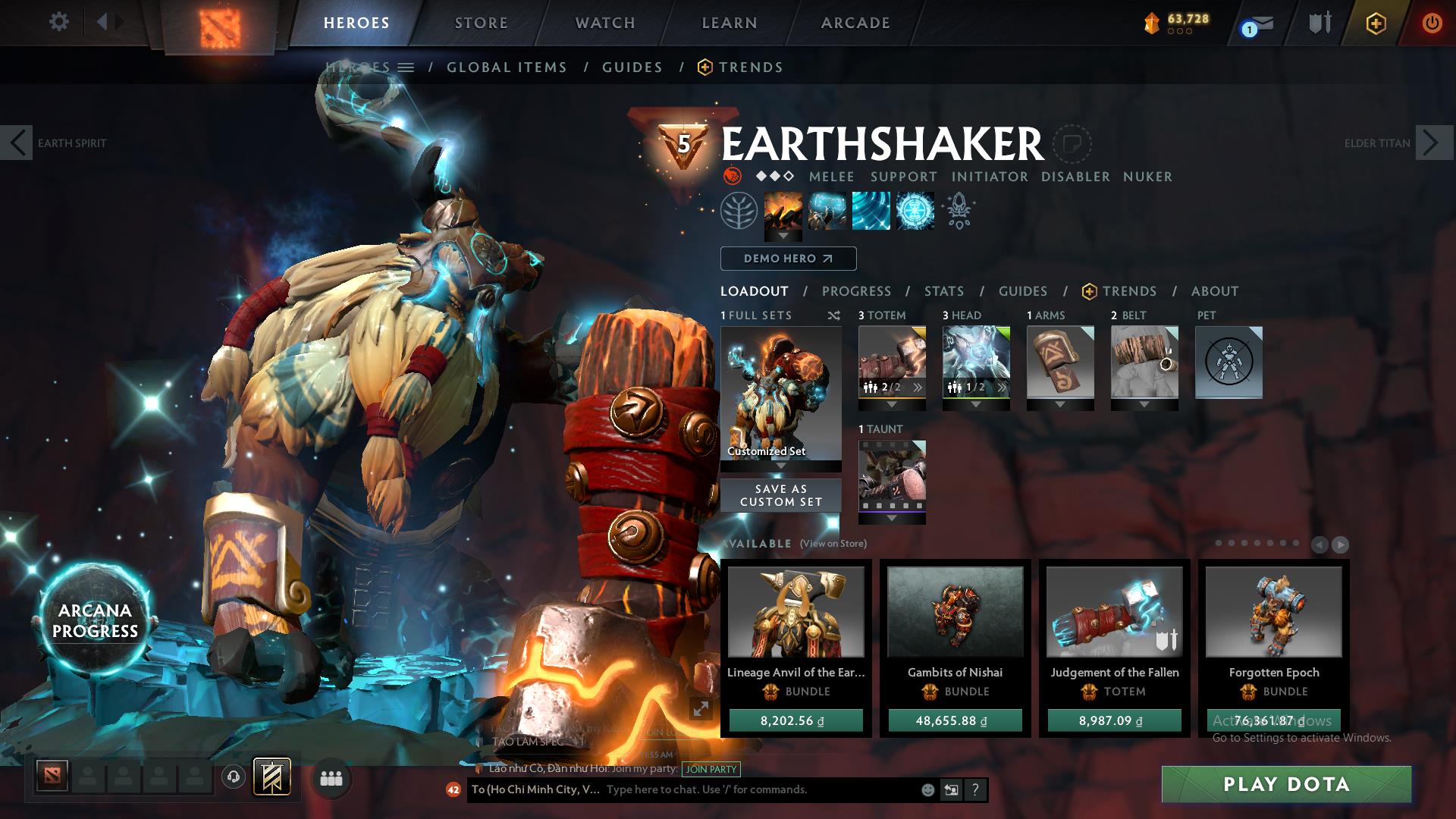Open the Arcana Progress tracker
The image size is (1456, 819).
coord(96,621)
